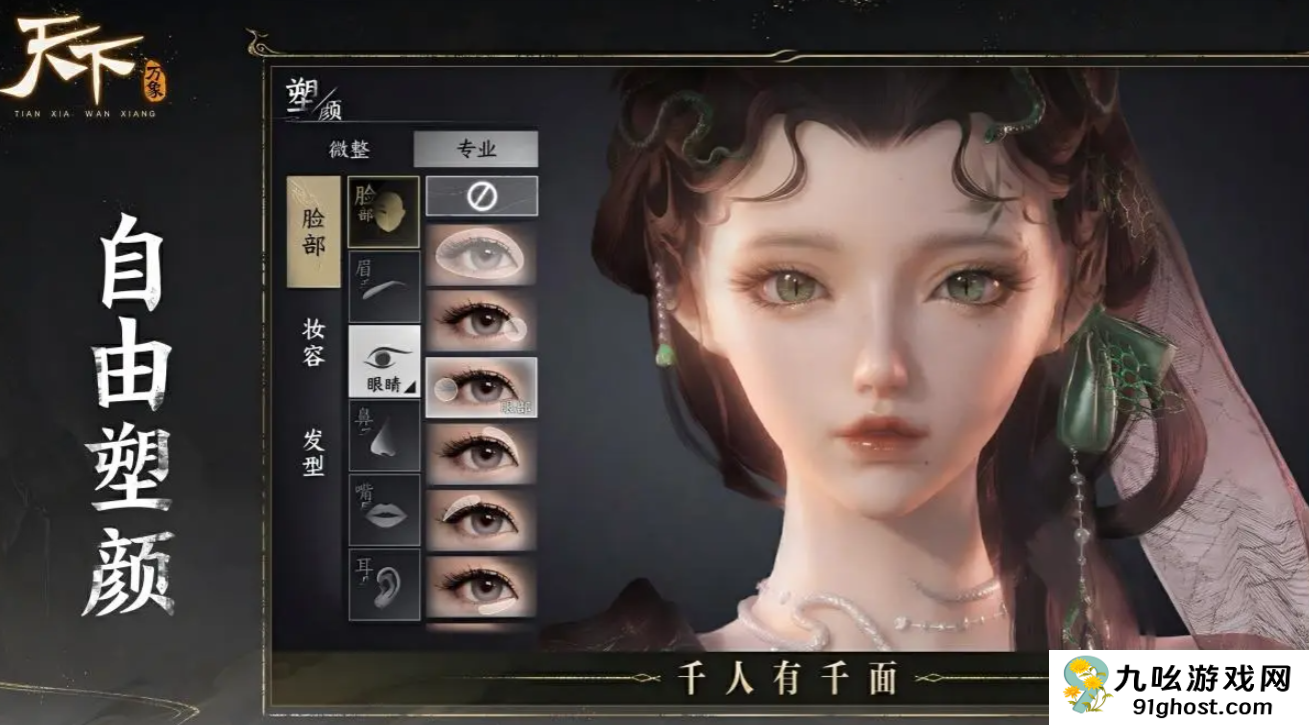Select the eyes (眼睛) feature icon
The height and width of the screenshot is (725, 1309).
(383, 362)
